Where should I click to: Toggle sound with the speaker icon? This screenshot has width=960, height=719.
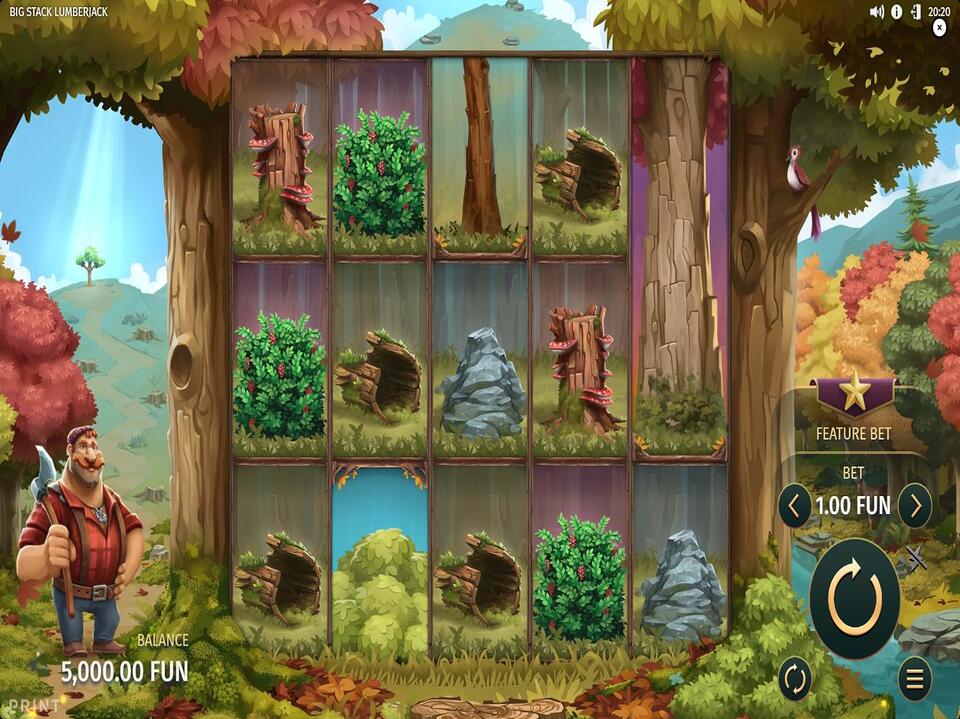coord(877,12)
